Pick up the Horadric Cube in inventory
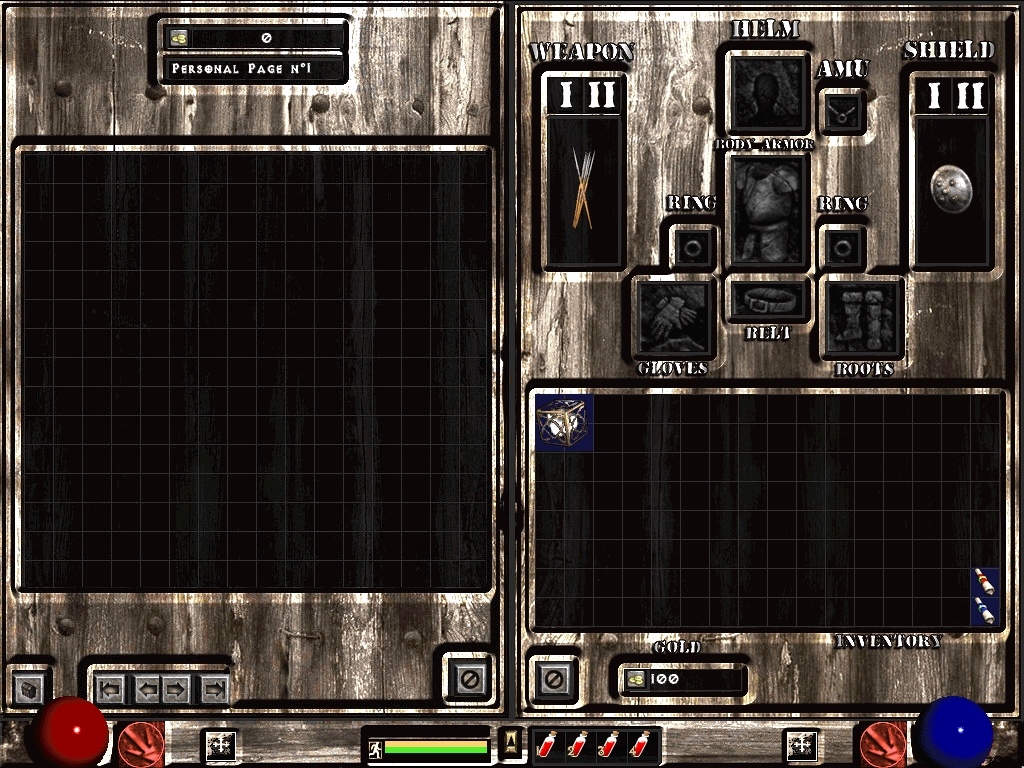1024x768 pixels. (564, 422)
